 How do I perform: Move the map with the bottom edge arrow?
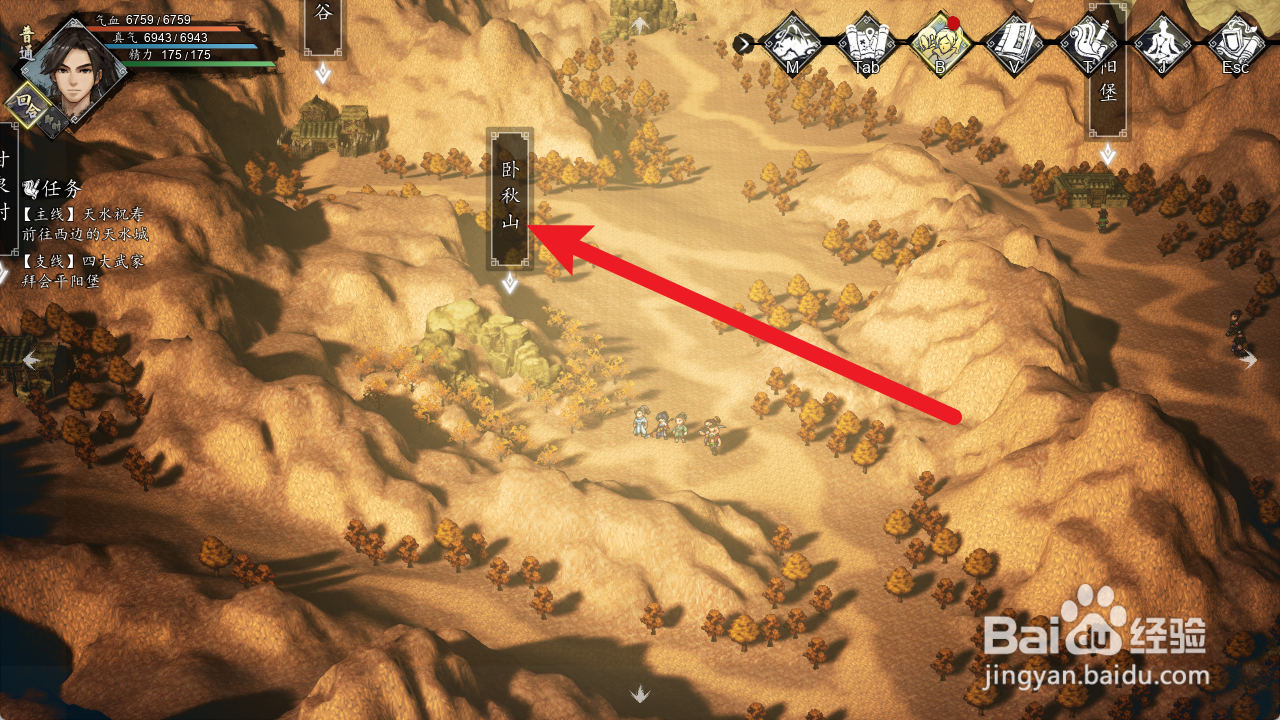pyautogui.click(x=640, y=693)
